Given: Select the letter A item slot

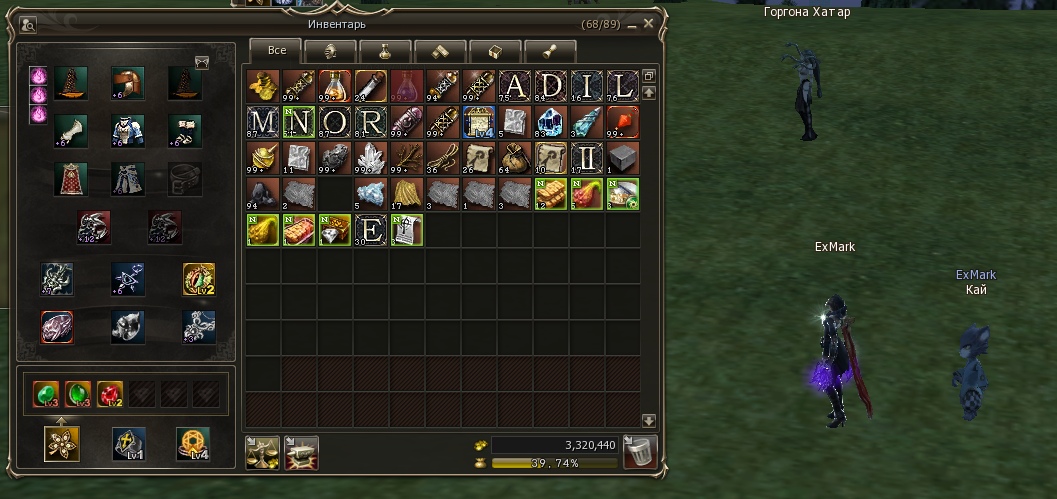Looking at the screenshot, I should point(515,87).
